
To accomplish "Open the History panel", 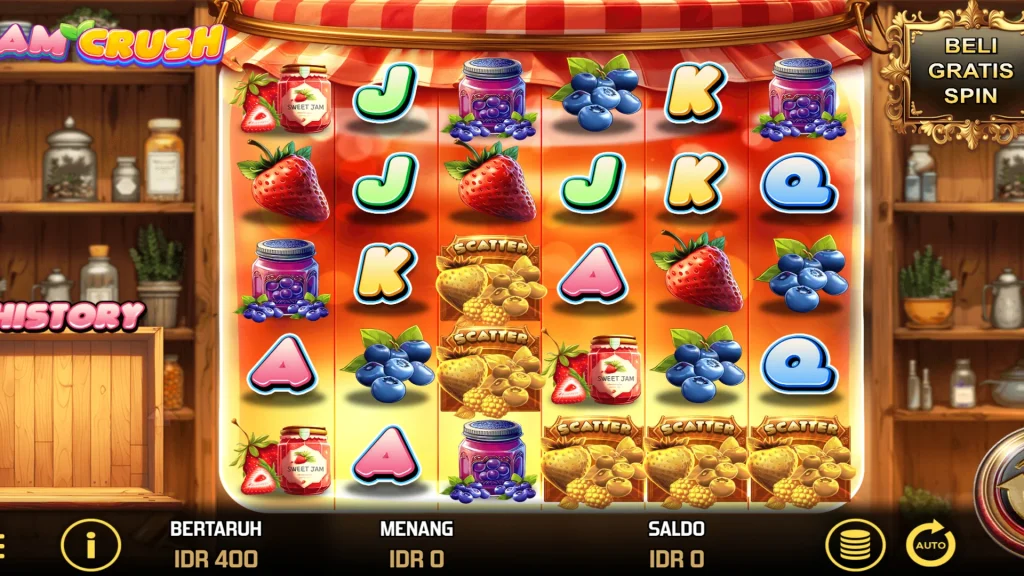I will 73,316.
